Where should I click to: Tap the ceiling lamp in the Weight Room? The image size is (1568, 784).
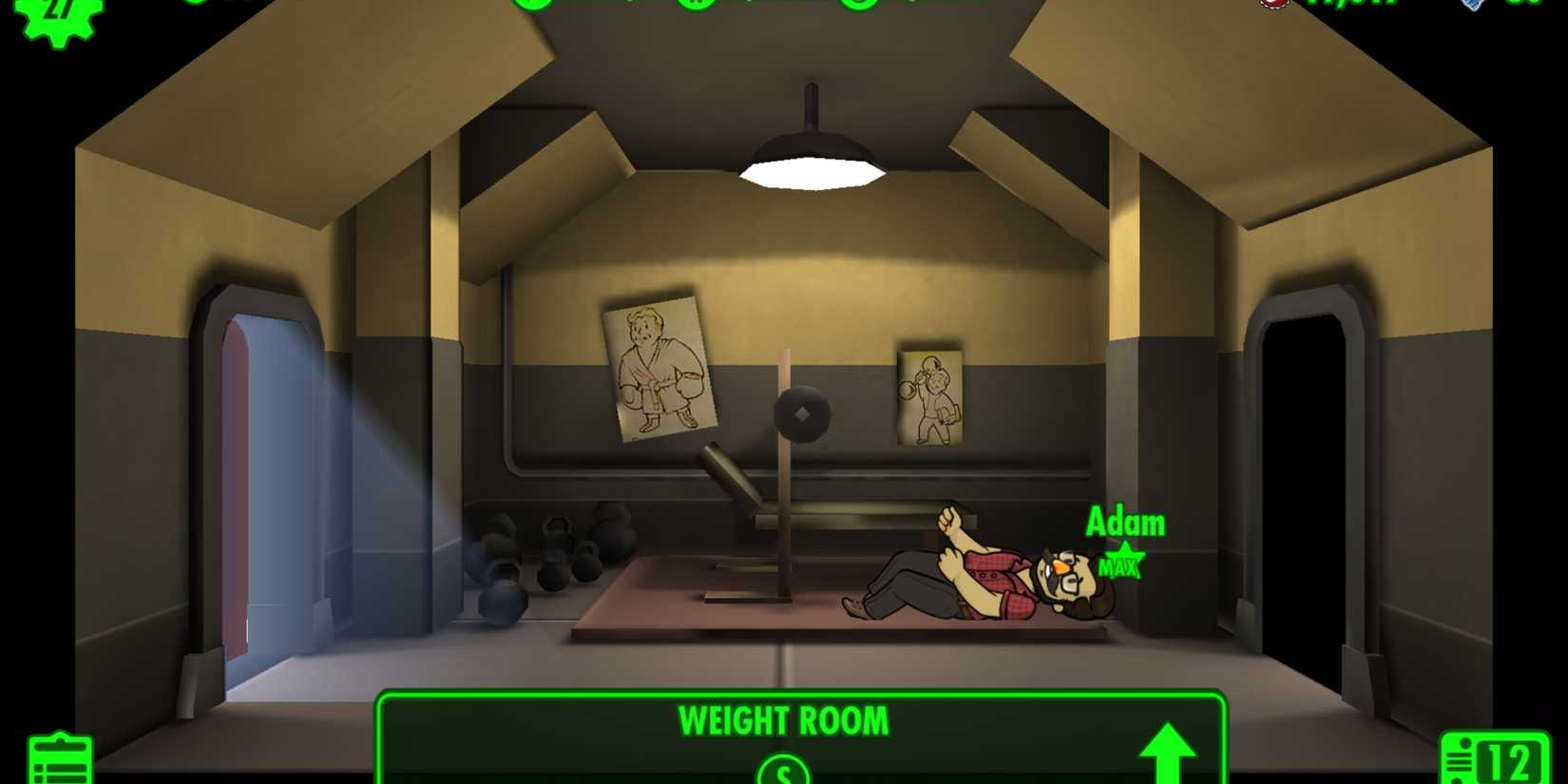point(810,157)
